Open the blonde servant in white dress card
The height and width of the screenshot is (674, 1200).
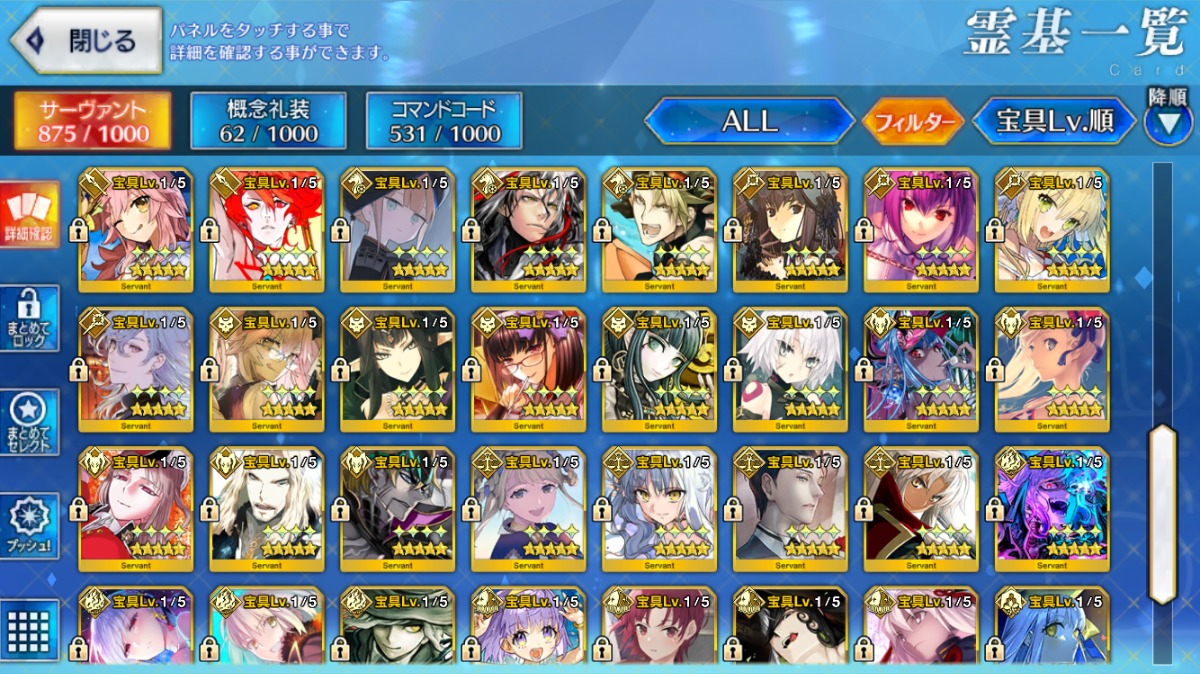pyautogui.click(x=1052, y=230)
